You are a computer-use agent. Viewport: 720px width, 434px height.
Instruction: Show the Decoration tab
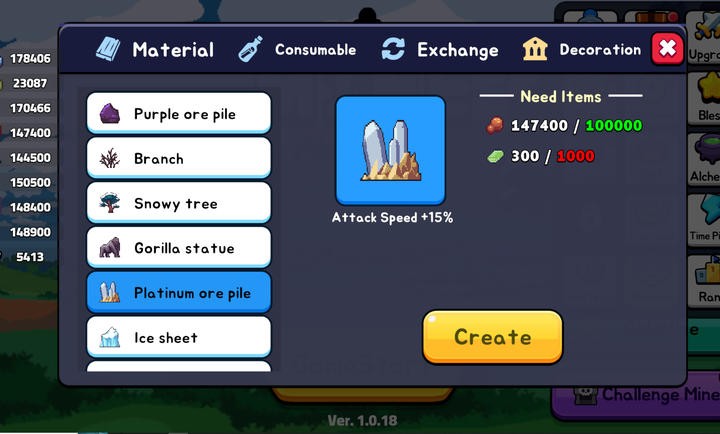pyautogui.click(x=582, y=50)
